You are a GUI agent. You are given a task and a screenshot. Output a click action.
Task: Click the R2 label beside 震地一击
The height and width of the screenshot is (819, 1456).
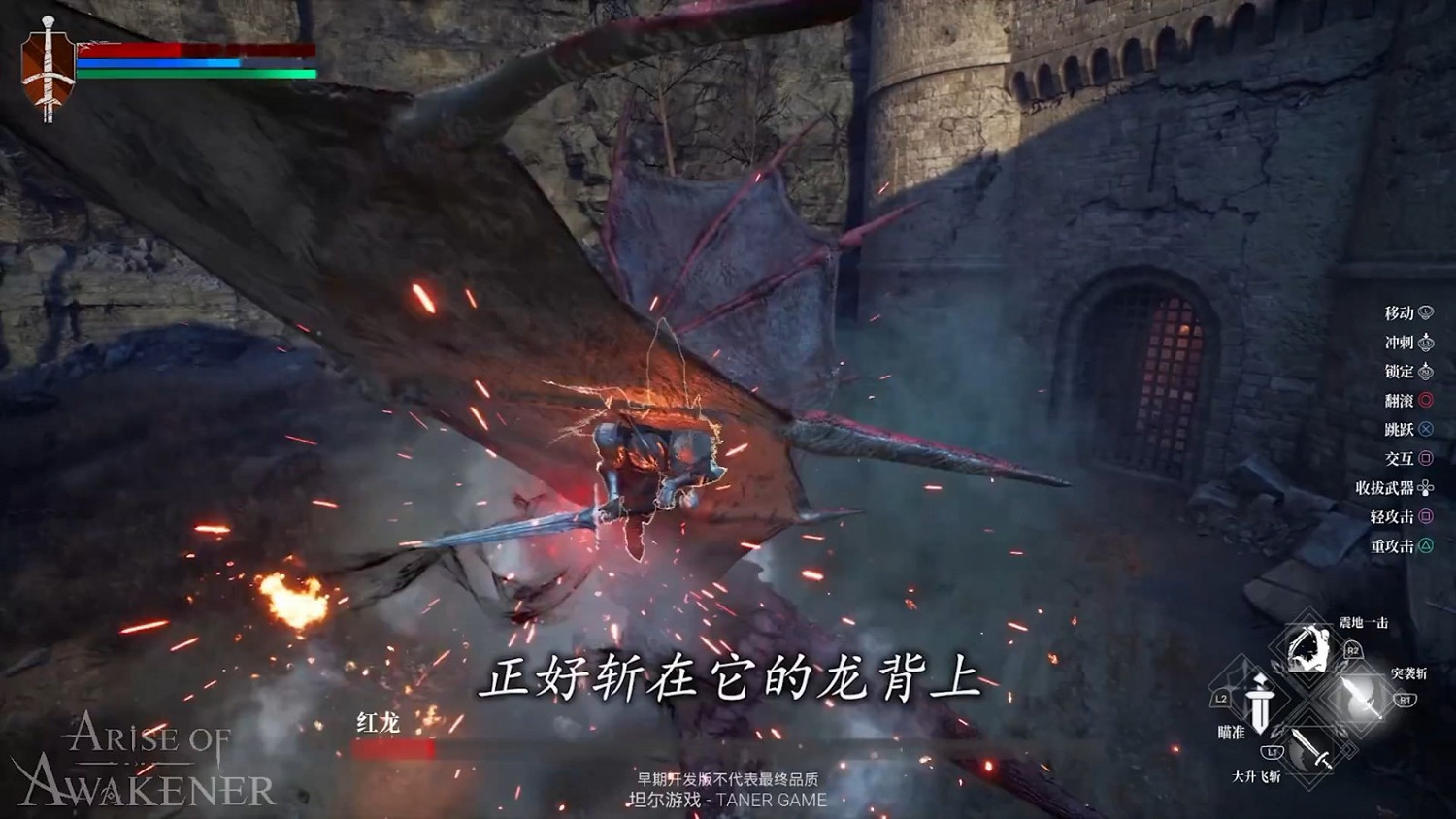pos(1352,649)
